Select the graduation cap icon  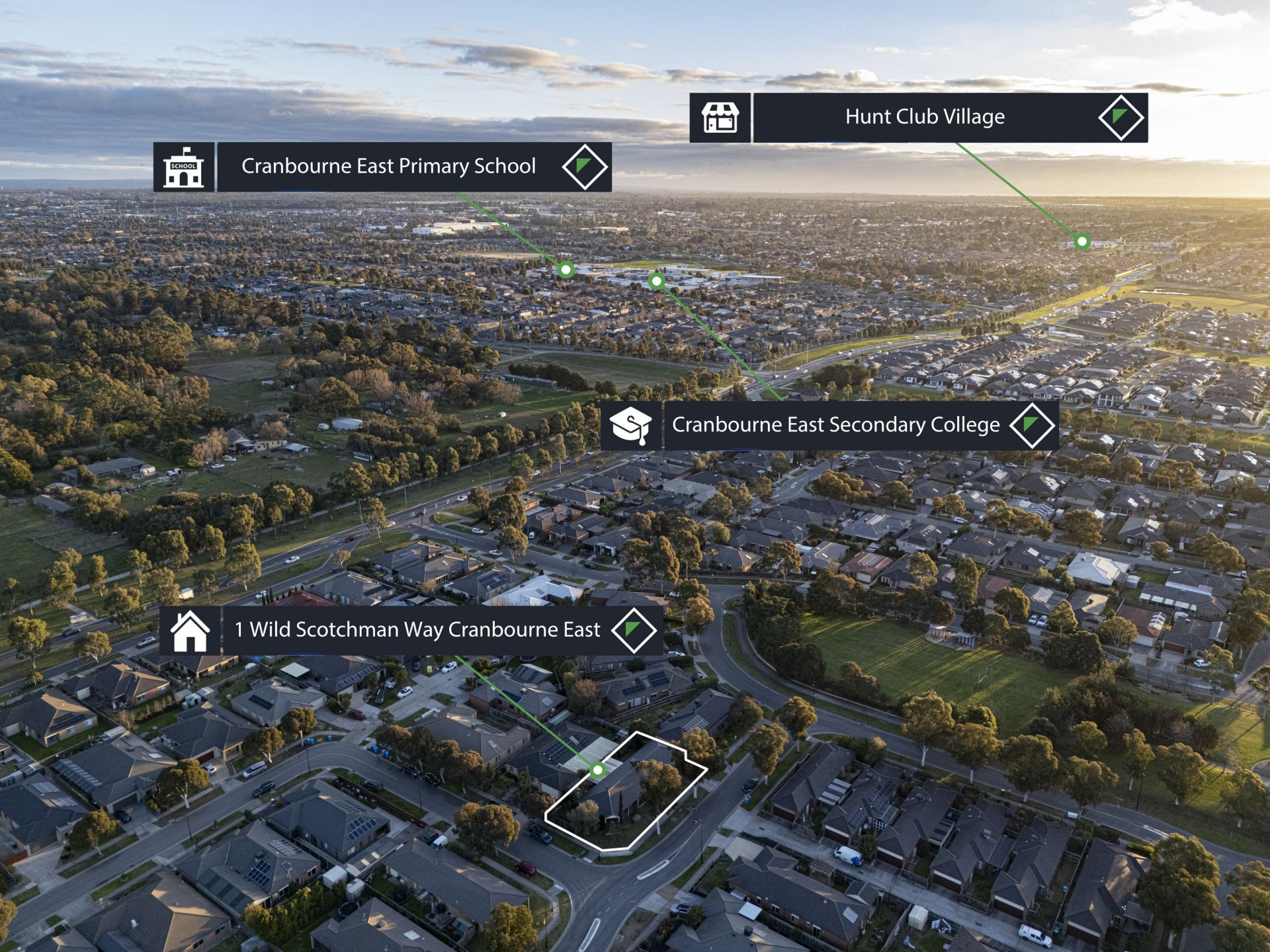click(631, 425)
